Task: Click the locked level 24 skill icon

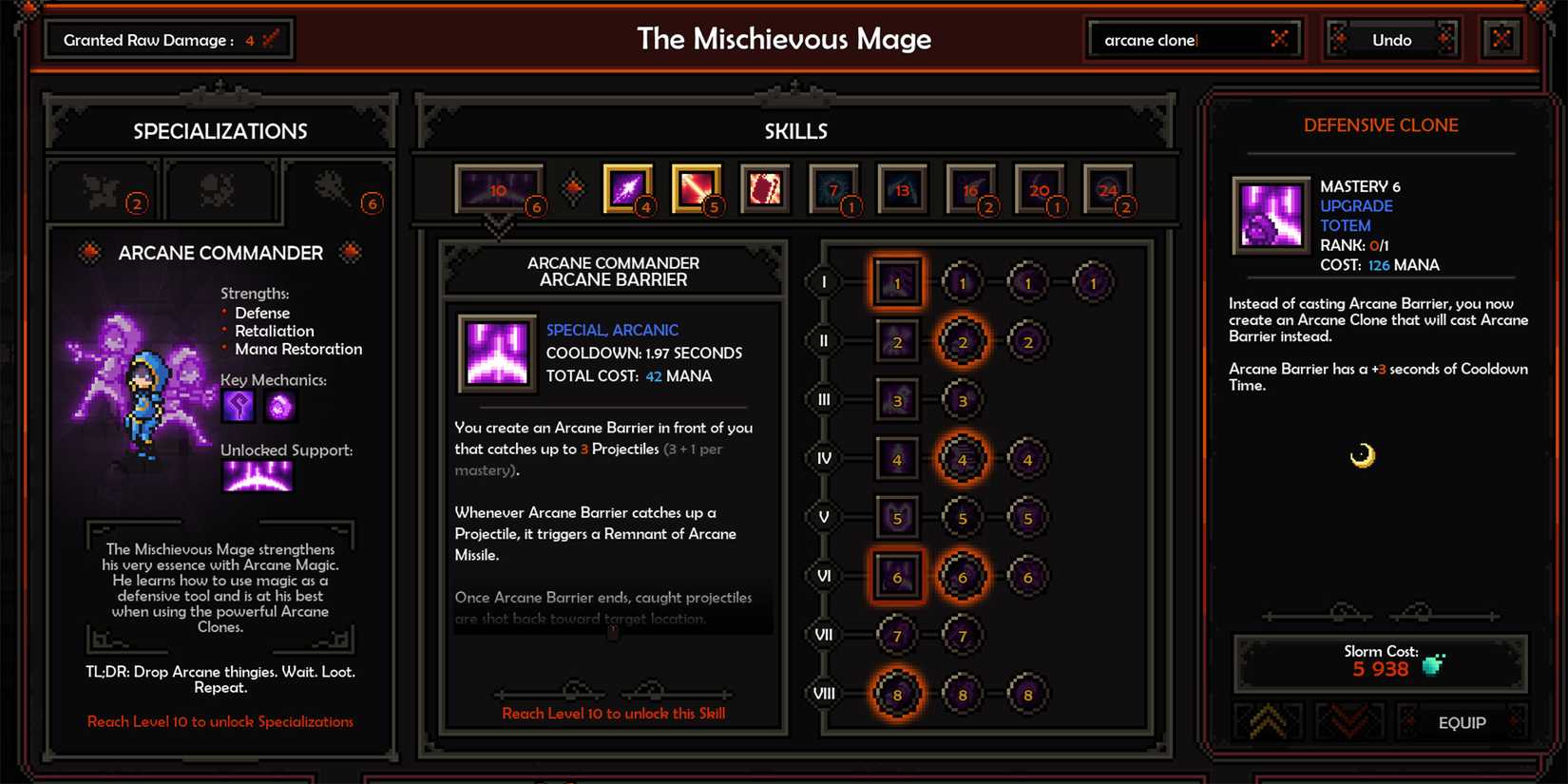Action: point(1109,188)
